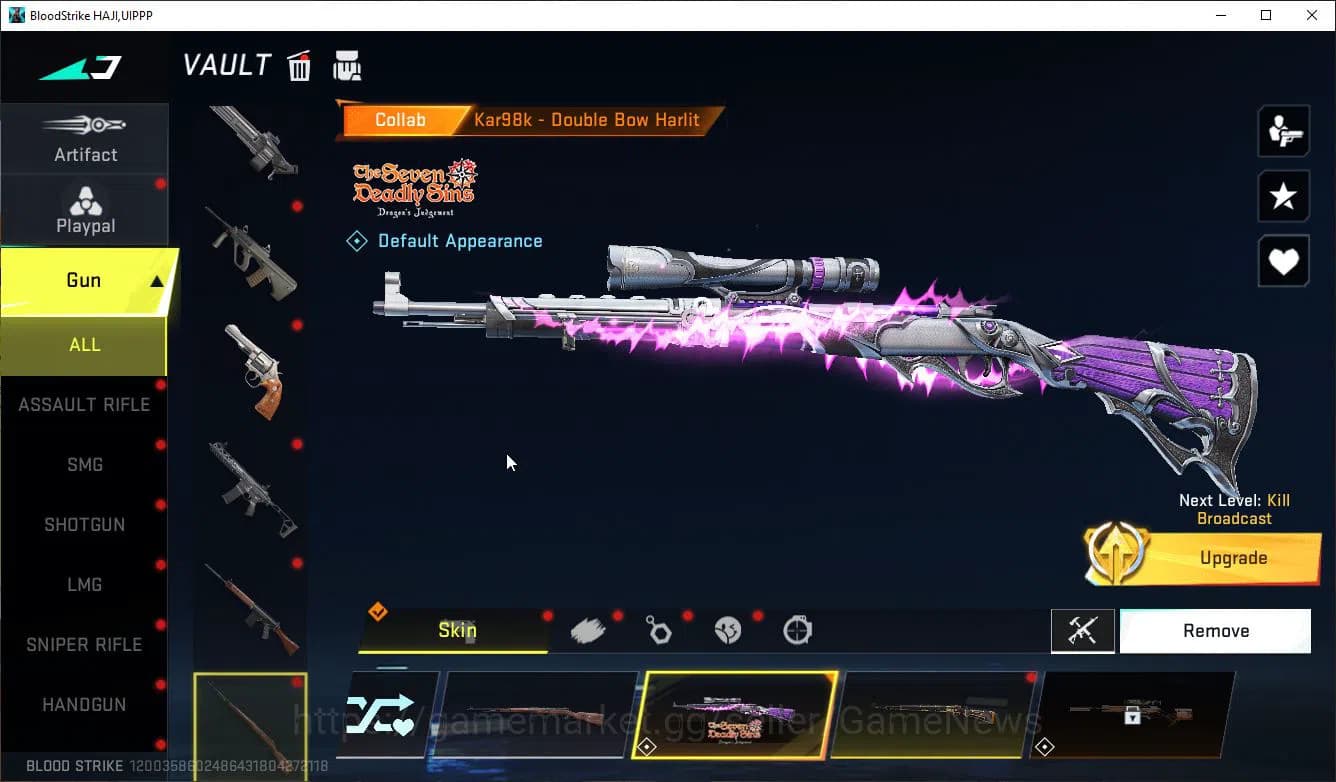Collapse the Gun category
The height and width of the screenshot is (782, 1336).
85,280
